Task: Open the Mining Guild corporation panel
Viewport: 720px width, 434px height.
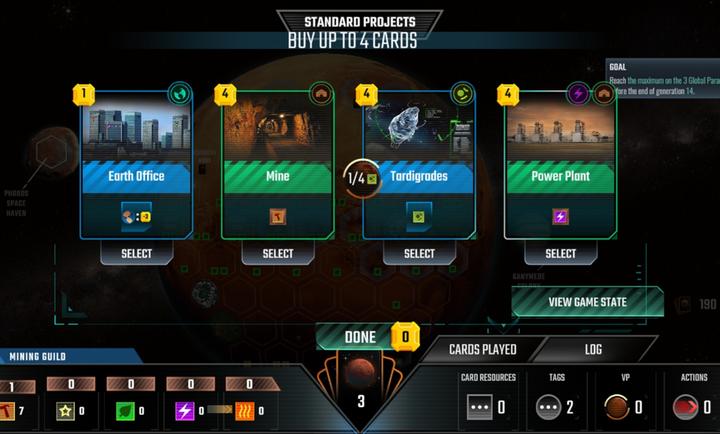Action: pyautogui.click(x=40, y=357)
